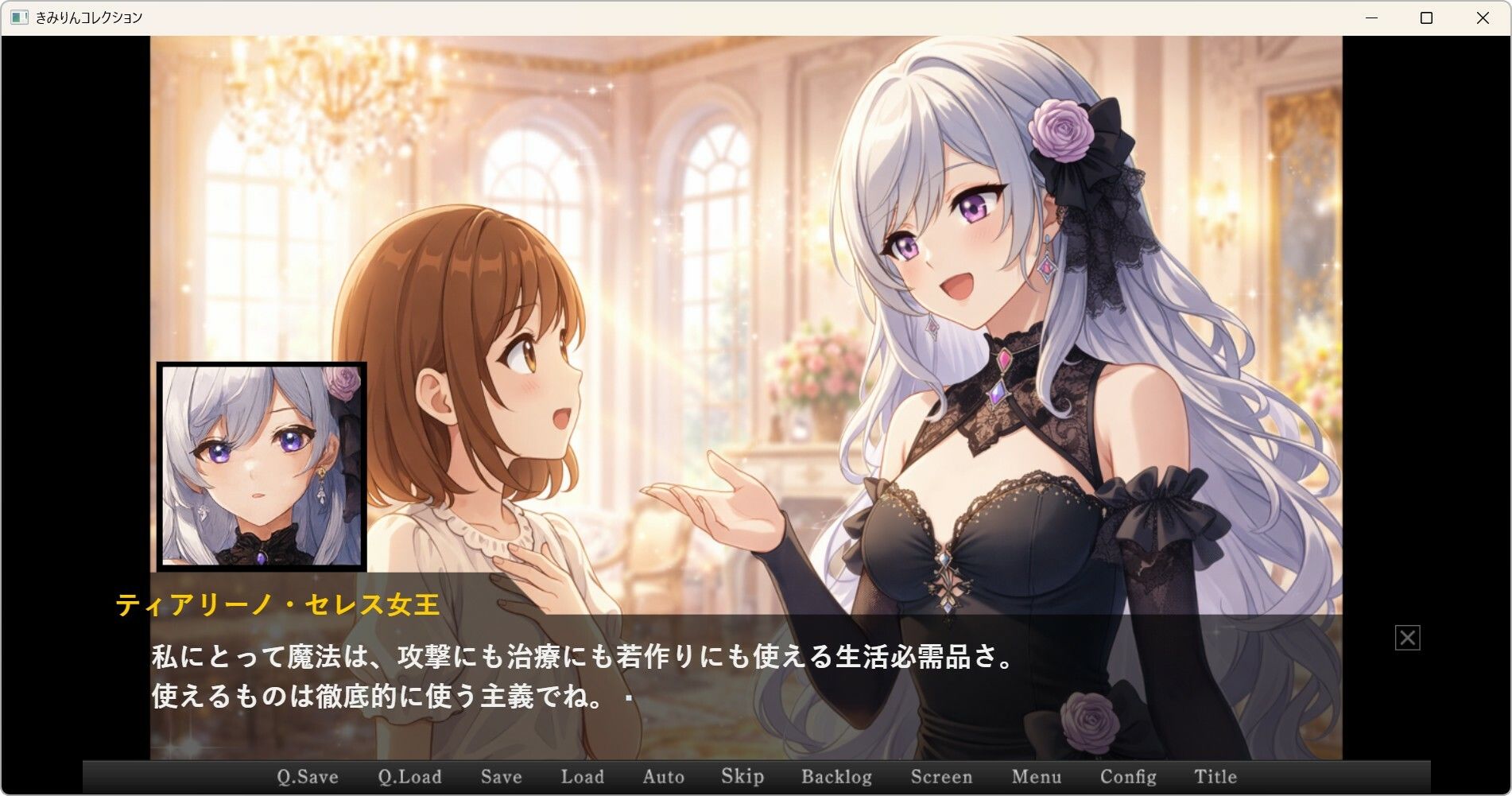Quick load progress with Q.Load
Image resolution: width=1512 pixels, height=796 pixels.
click(410, 776)
